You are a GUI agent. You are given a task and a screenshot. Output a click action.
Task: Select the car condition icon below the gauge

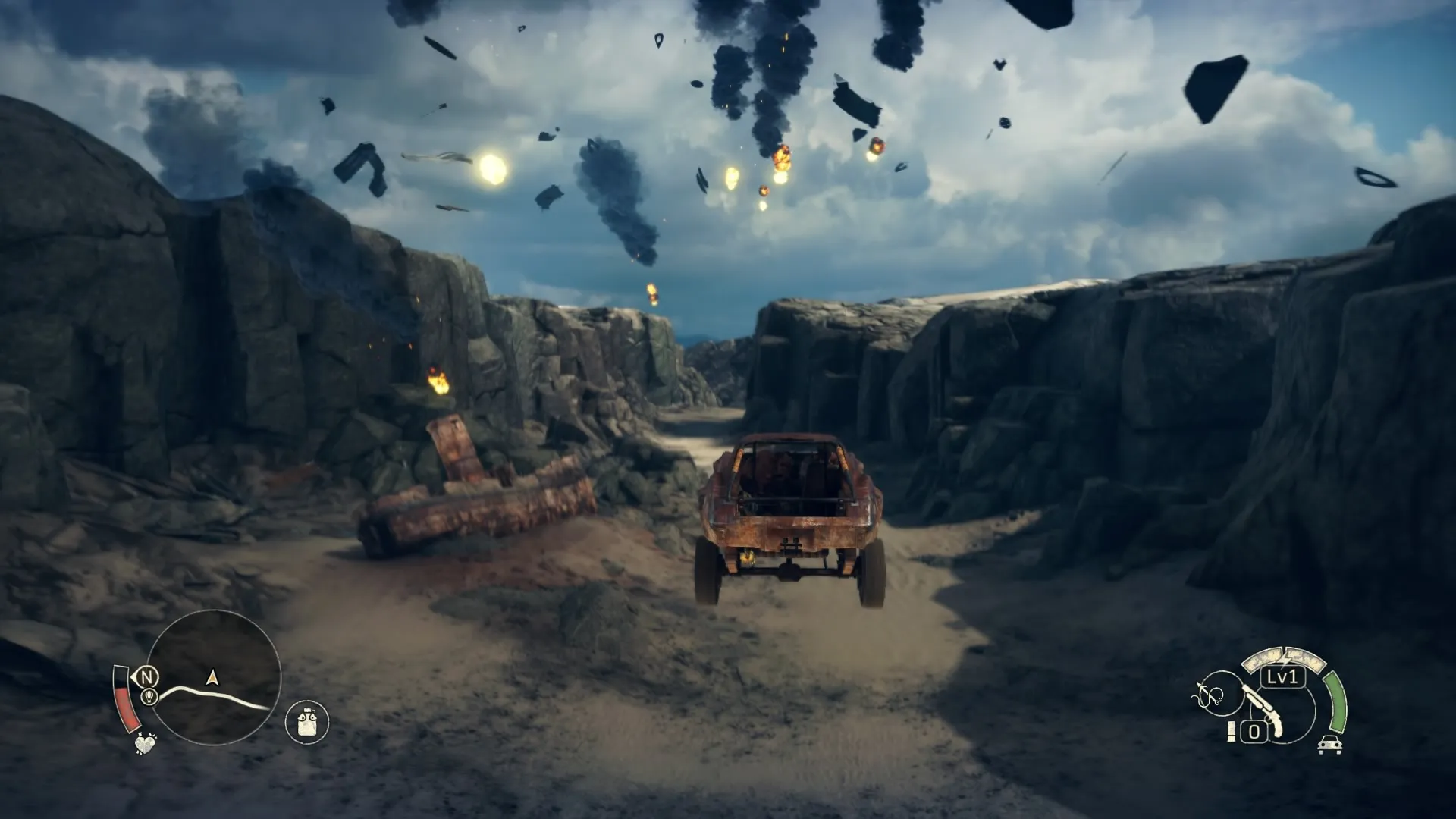click(x=1329, y=745)
